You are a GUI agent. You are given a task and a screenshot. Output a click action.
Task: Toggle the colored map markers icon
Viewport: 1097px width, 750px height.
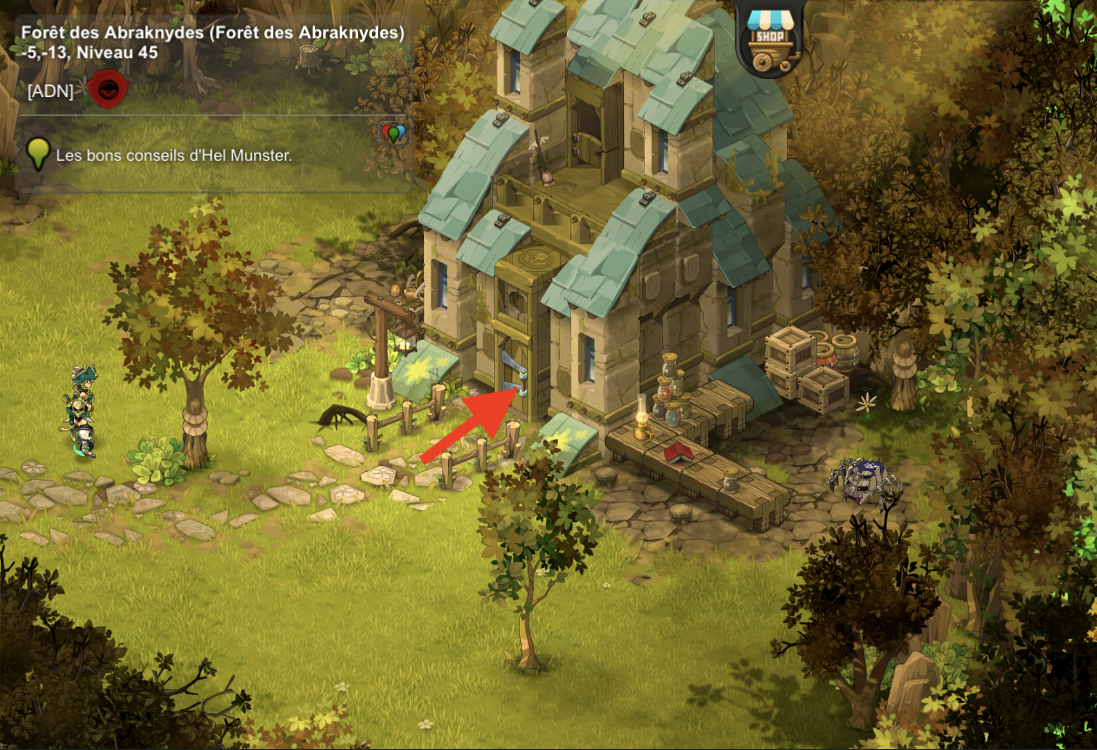pyautogui.click(x=395, y=132)
